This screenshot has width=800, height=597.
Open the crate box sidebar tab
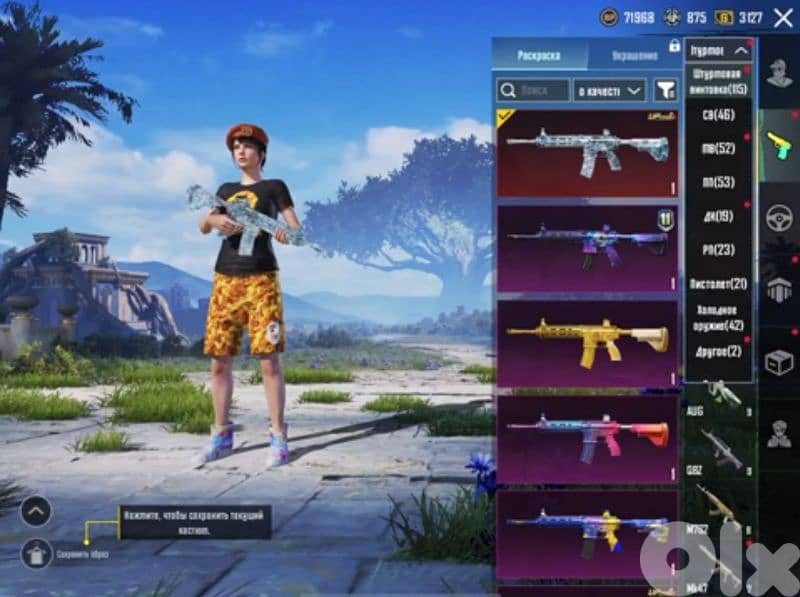coord(779,362)
